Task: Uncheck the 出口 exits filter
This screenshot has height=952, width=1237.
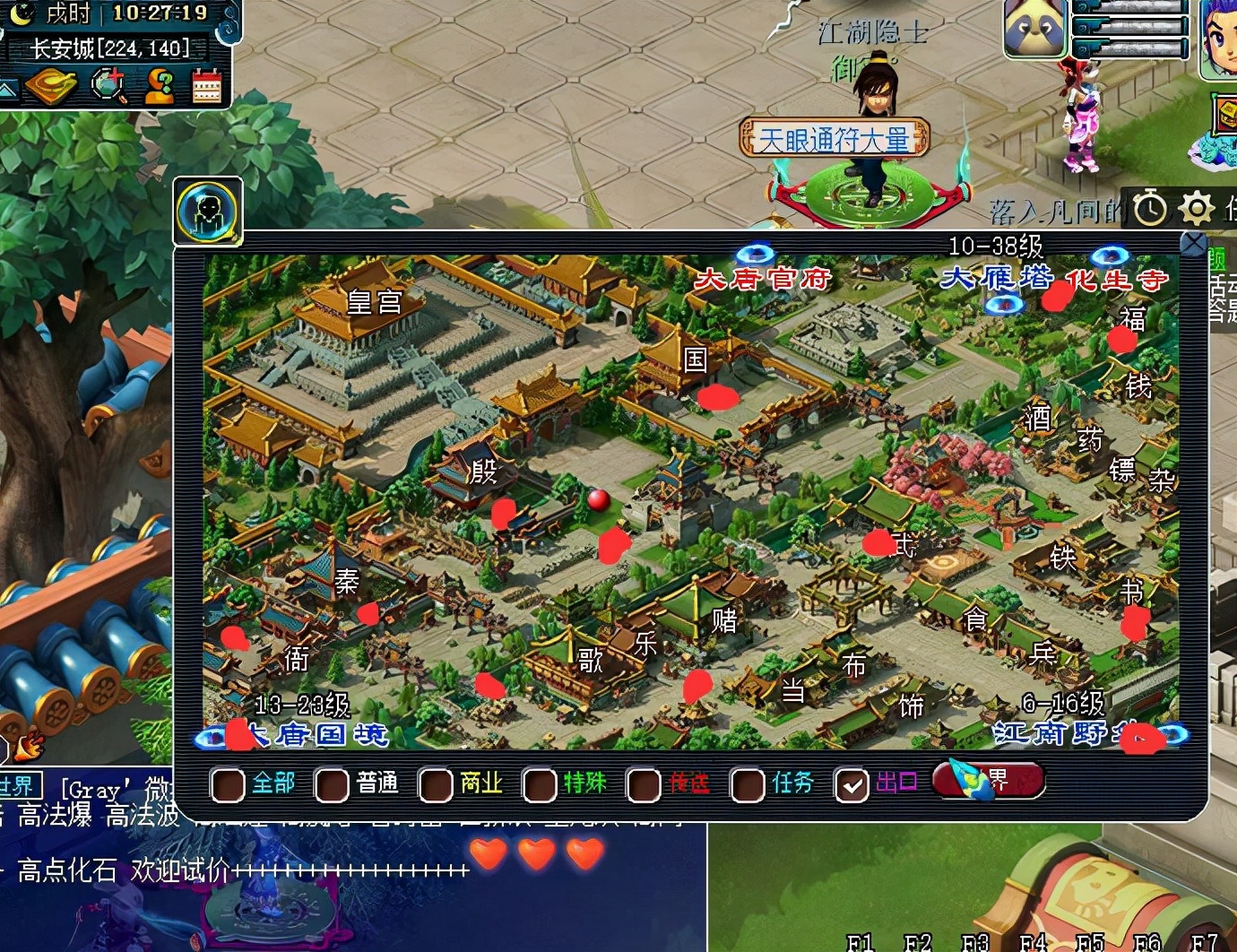Action: [851, 785]
